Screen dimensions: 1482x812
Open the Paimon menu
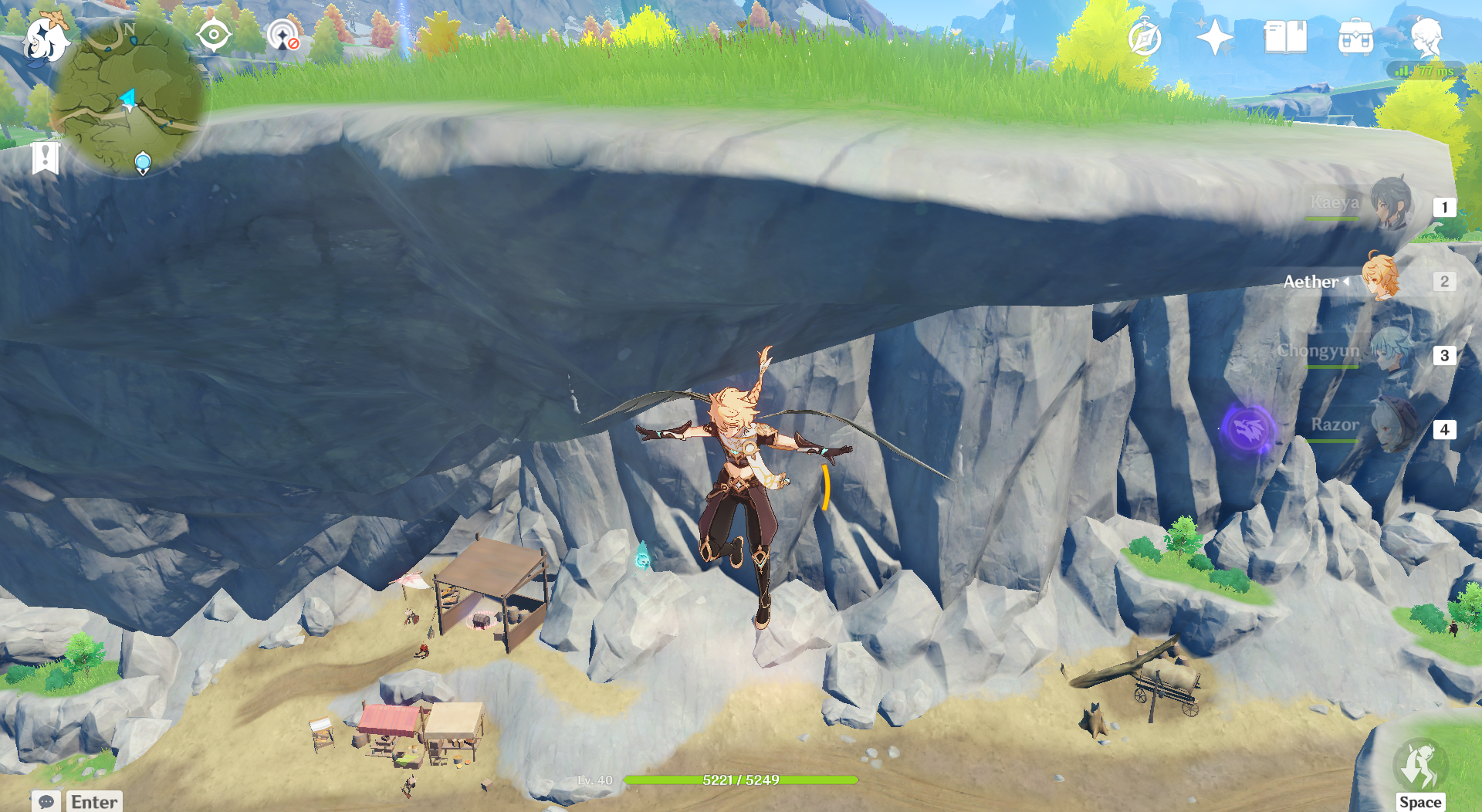pos(45,39)
